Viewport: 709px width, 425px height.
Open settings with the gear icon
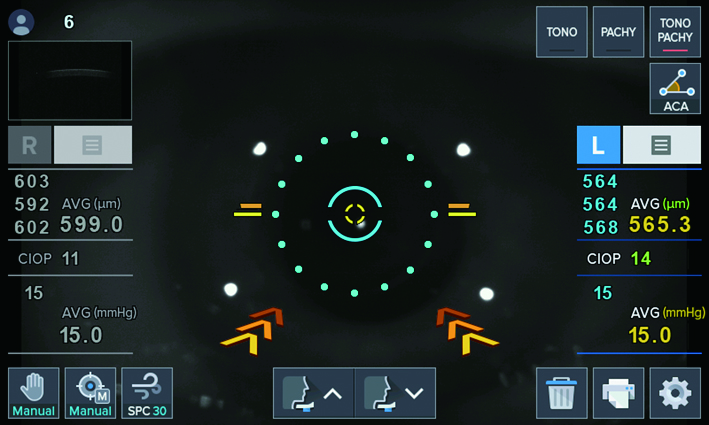[675, 393]
